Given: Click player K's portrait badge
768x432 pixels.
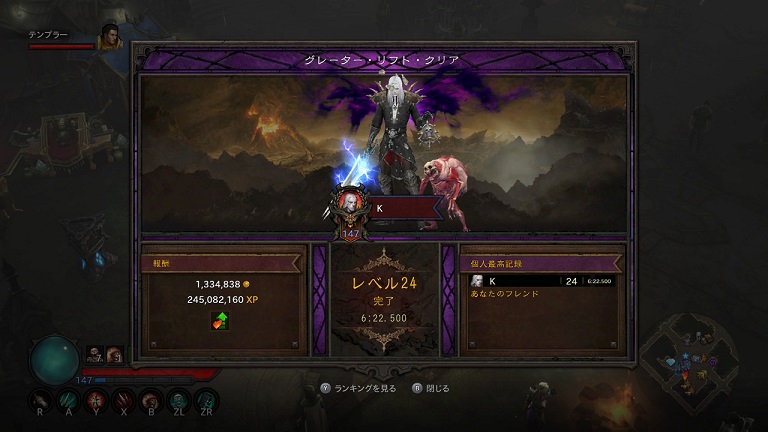Looking at the screenshot, I should coord(350,204).
